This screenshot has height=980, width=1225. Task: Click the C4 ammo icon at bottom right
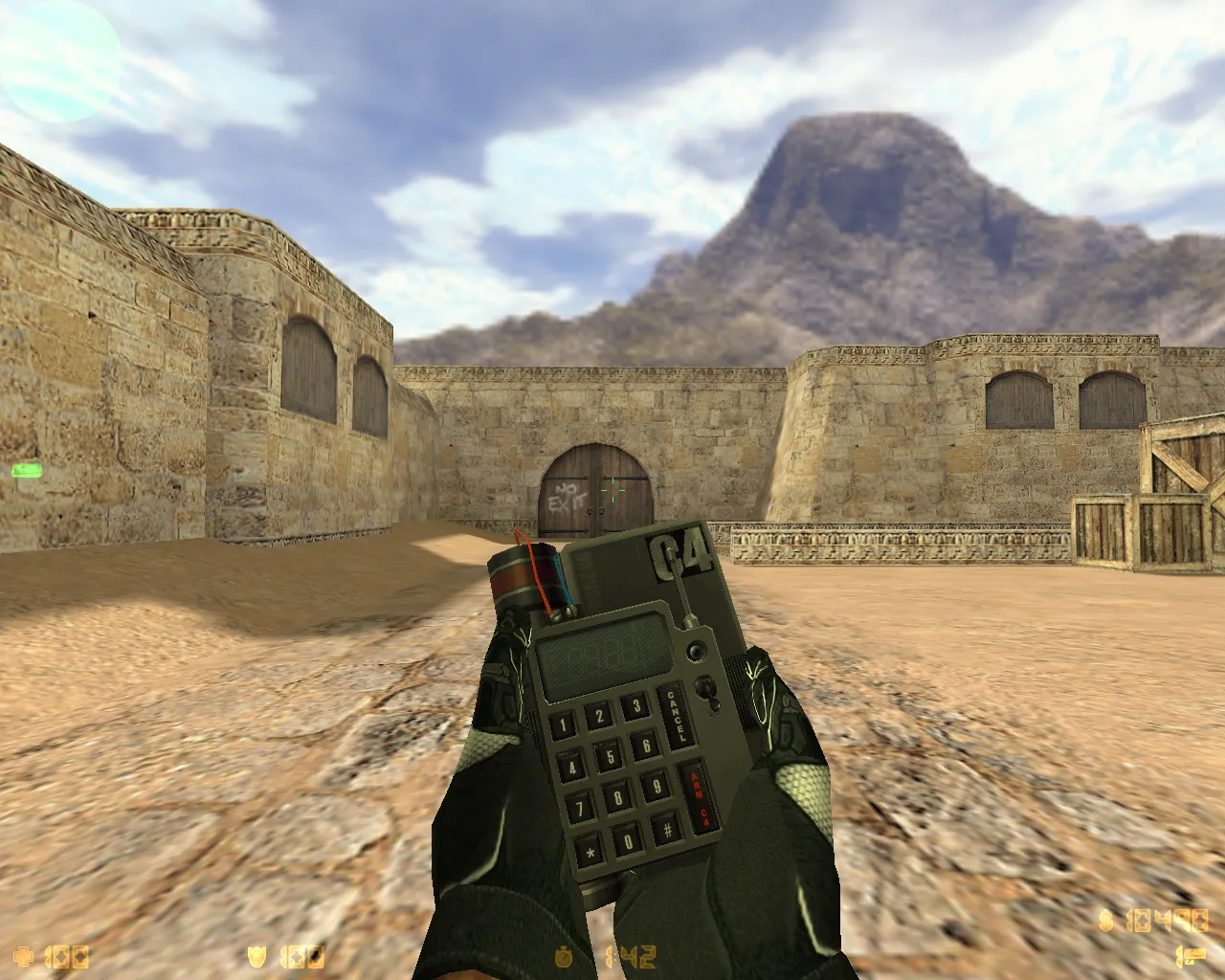[x=1190, y=954]
